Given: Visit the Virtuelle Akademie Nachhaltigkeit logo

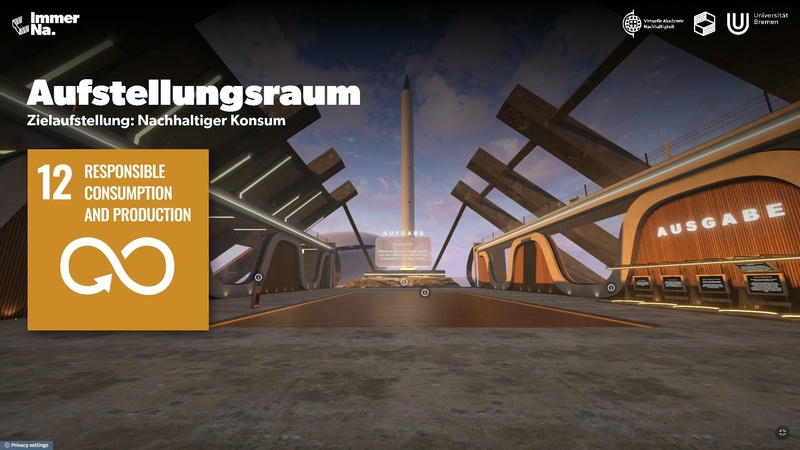Looking at the screenshot, I should 652,23.
